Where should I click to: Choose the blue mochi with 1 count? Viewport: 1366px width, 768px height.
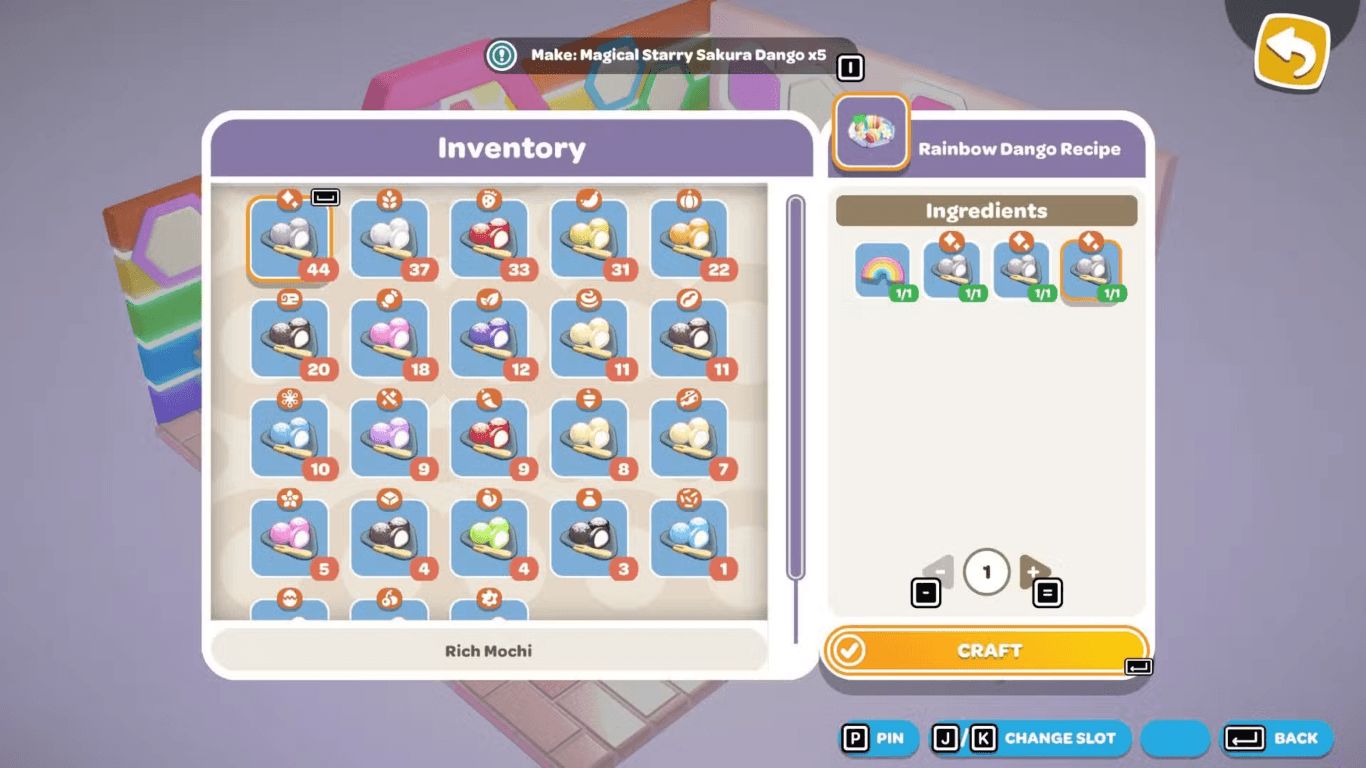690,539
